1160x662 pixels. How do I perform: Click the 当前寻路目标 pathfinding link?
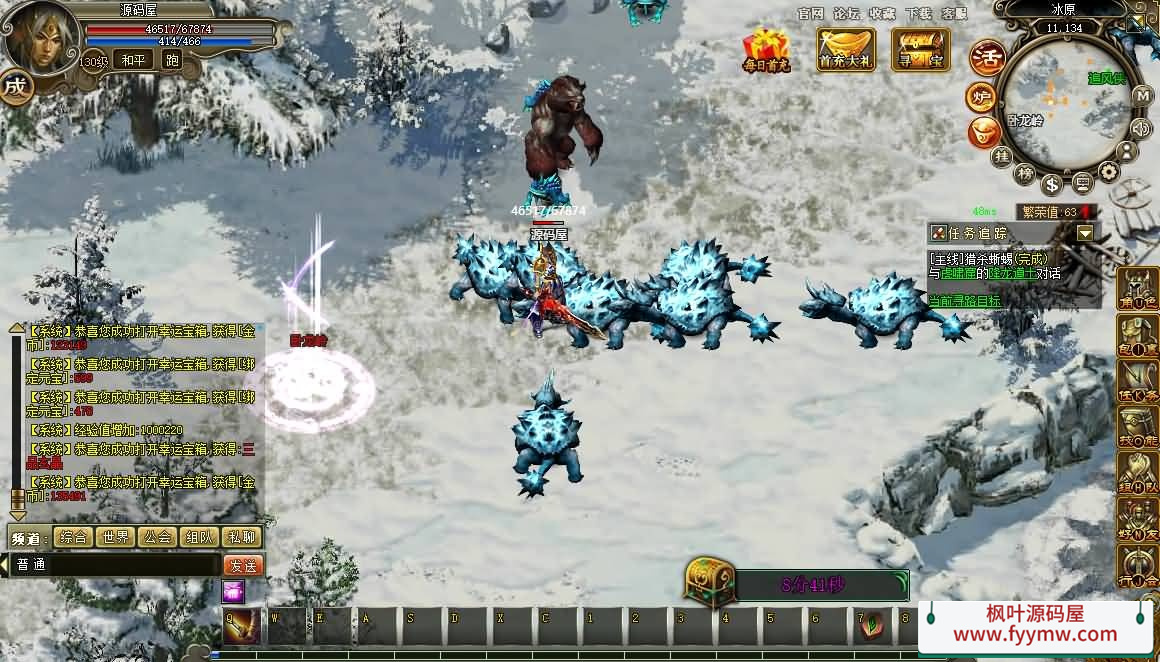[x=964, y=300]
